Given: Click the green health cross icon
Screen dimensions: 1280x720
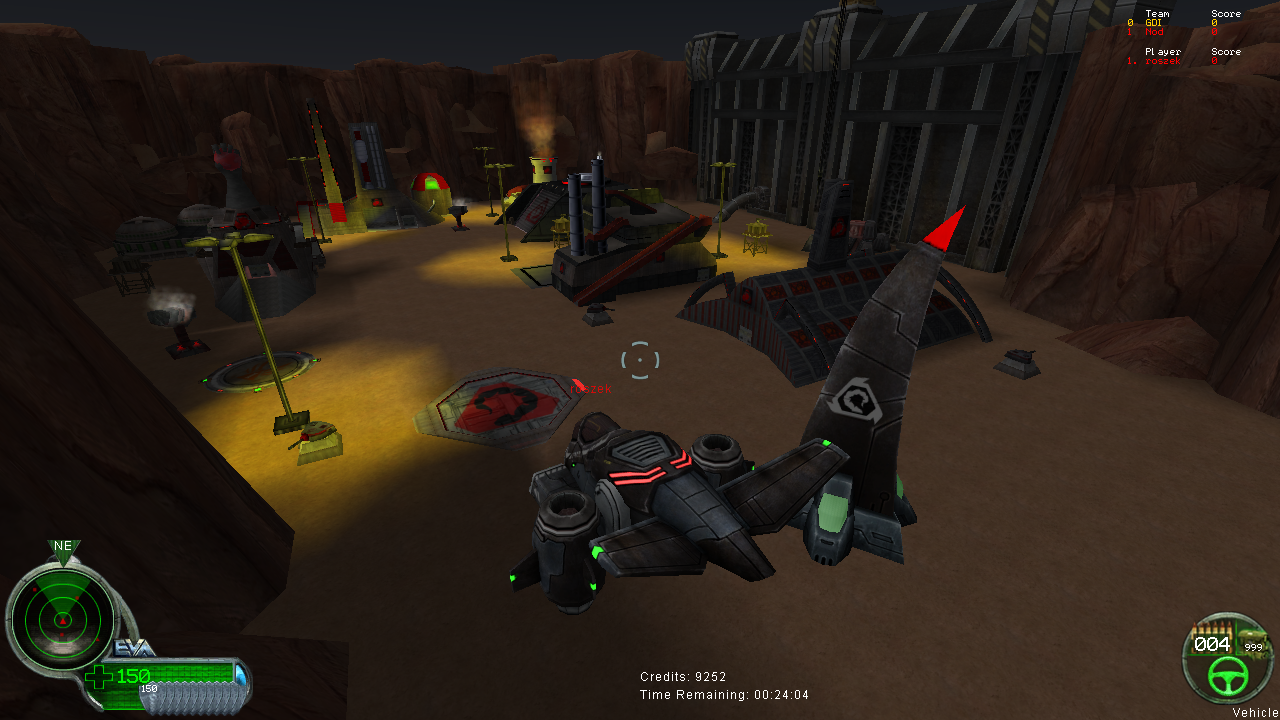Looking at the screenshot, I should coord(100,677).
